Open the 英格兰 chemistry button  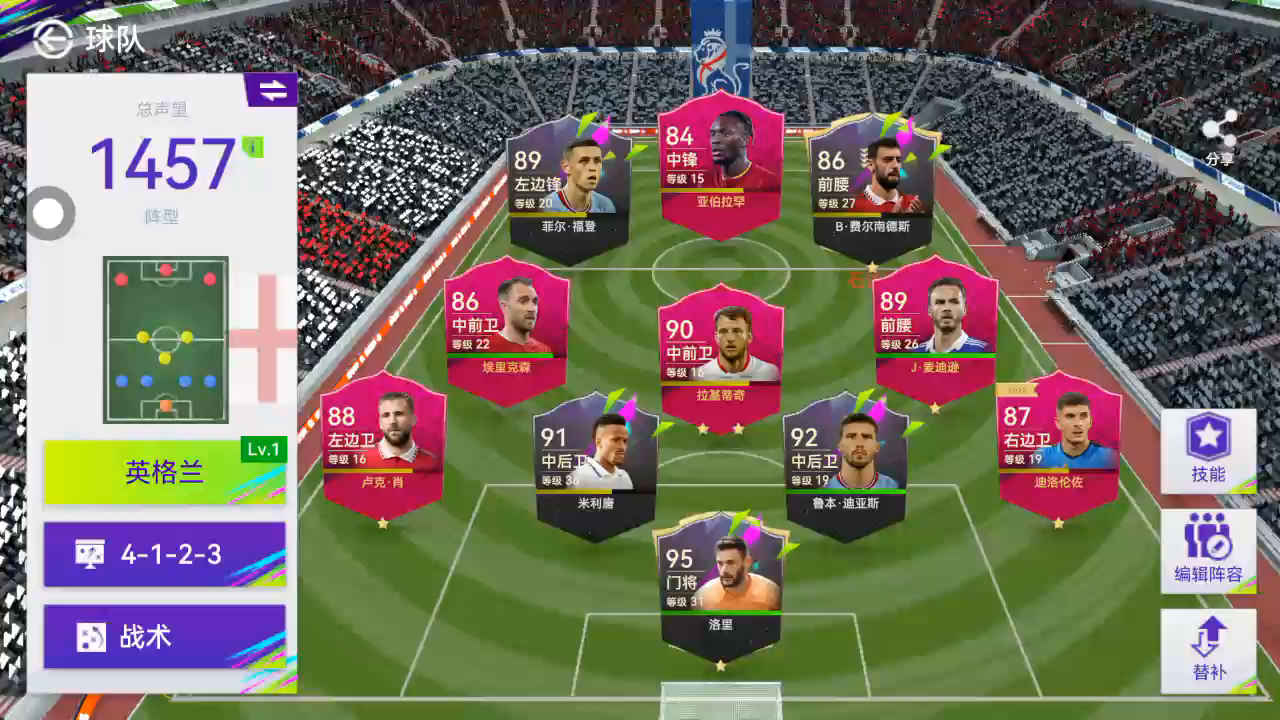[x=165, y=472]
